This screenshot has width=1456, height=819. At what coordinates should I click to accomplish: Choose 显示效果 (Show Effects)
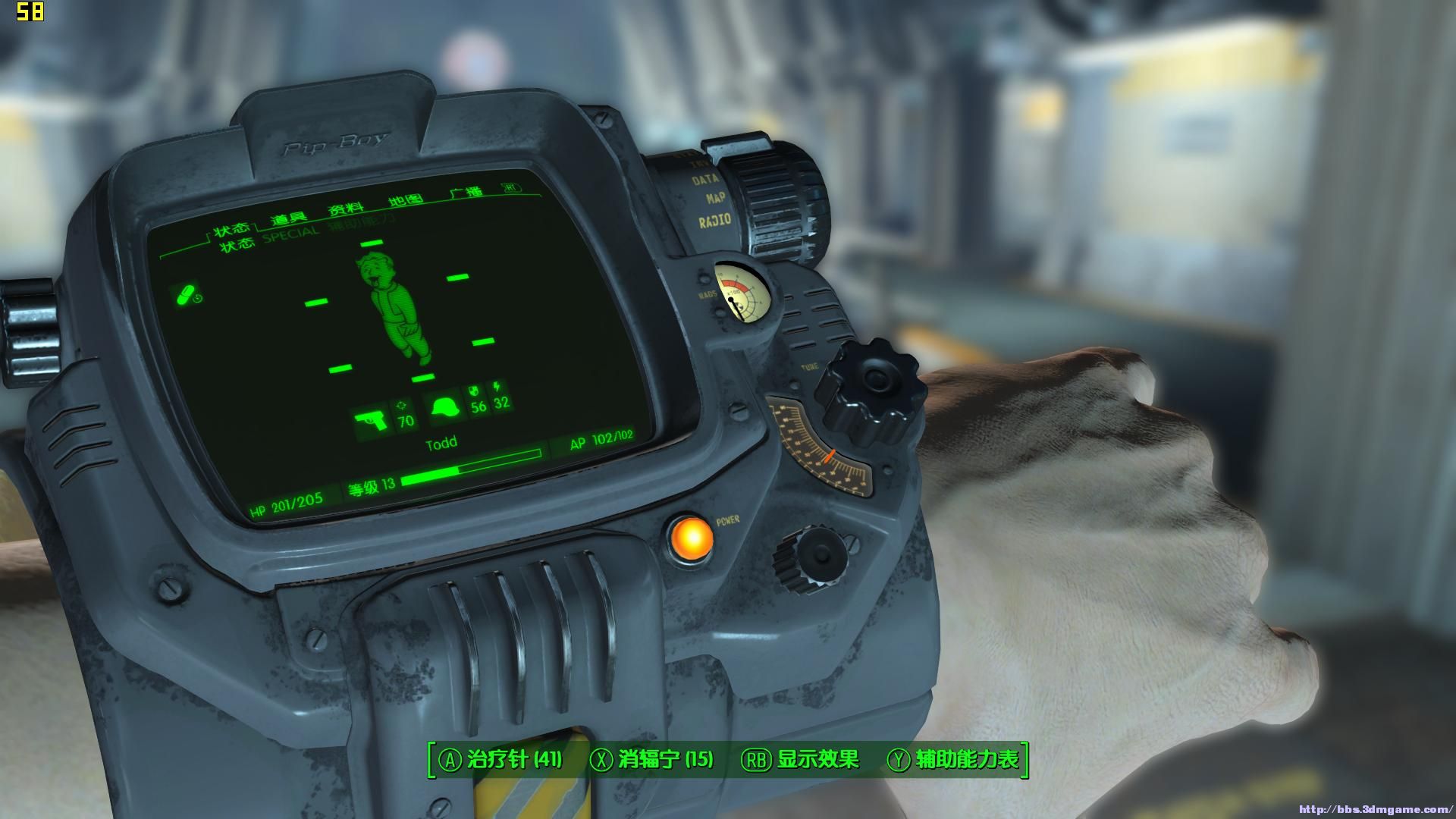coord(805,760)
